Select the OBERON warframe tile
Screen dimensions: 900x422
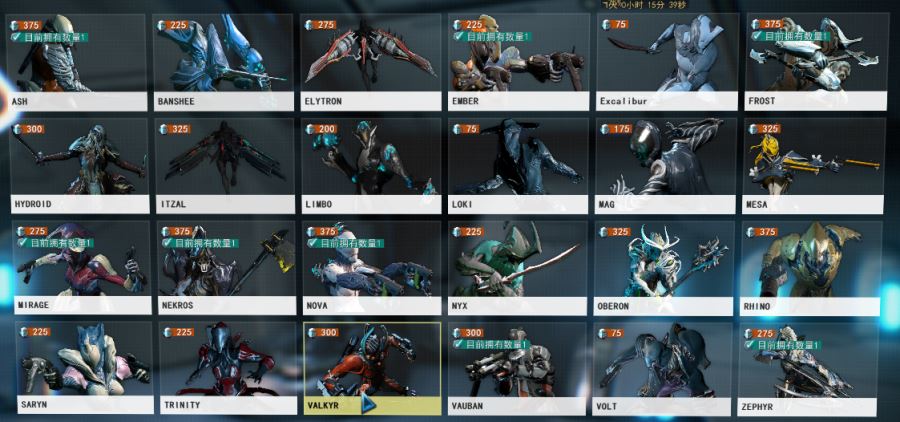(664, 267)
